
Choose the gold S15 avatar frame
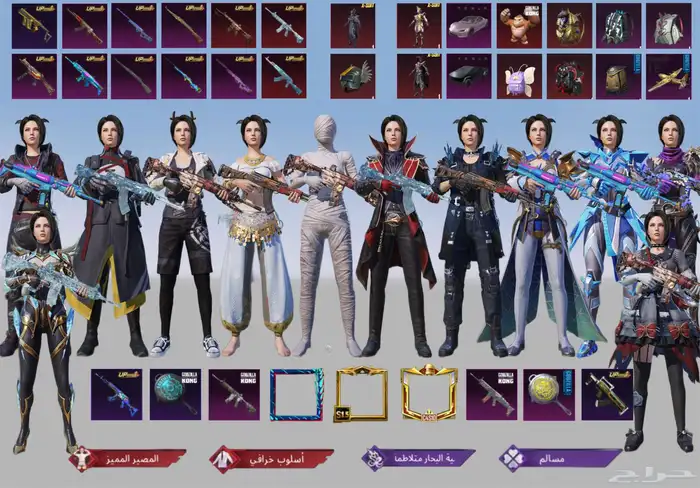(x=361, y=394)
